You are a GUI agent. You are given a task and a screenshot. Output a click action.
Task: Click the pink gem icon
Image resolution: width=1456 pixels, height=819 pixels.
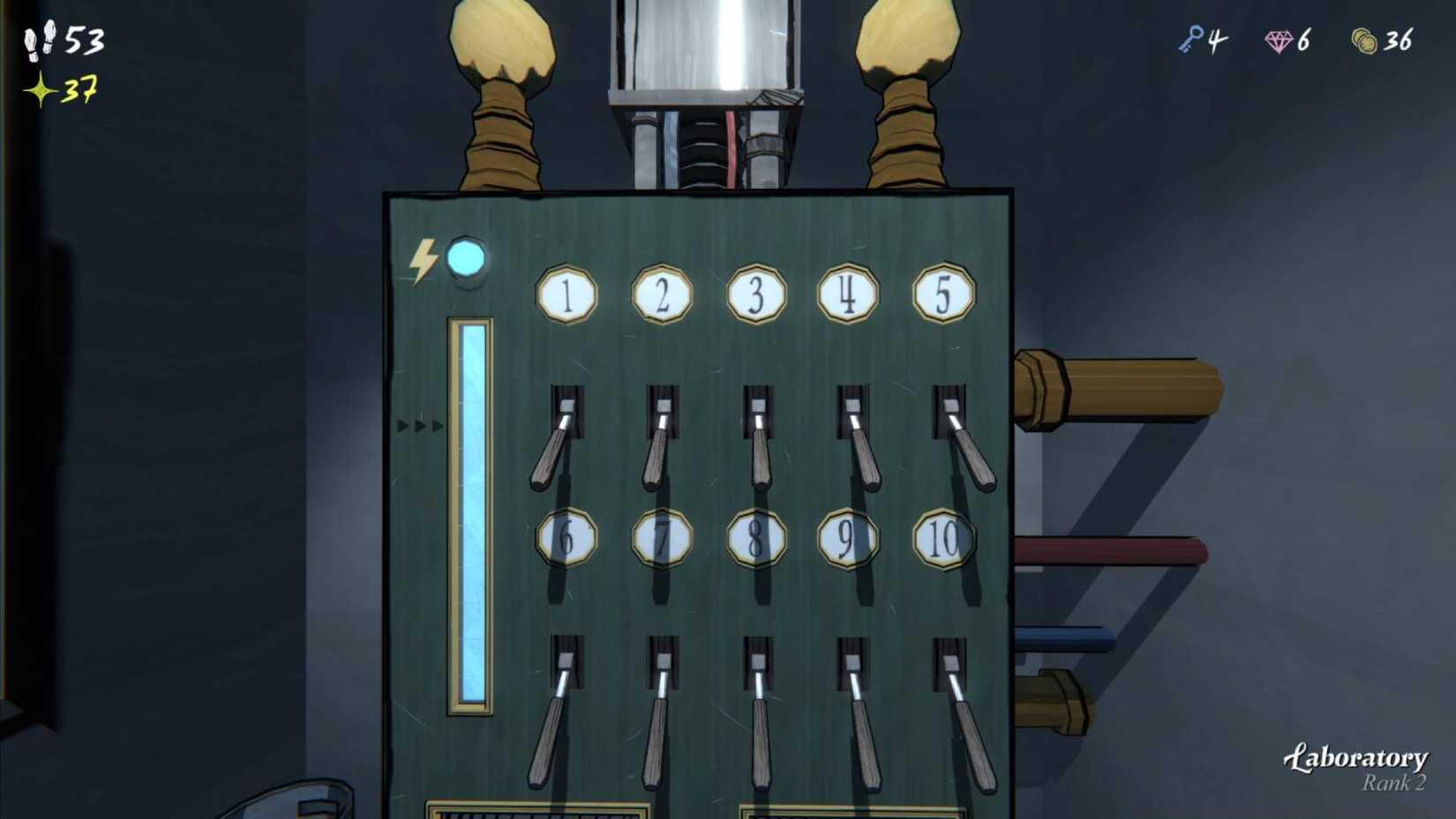pyautogui.click(x=1277, y=39)
